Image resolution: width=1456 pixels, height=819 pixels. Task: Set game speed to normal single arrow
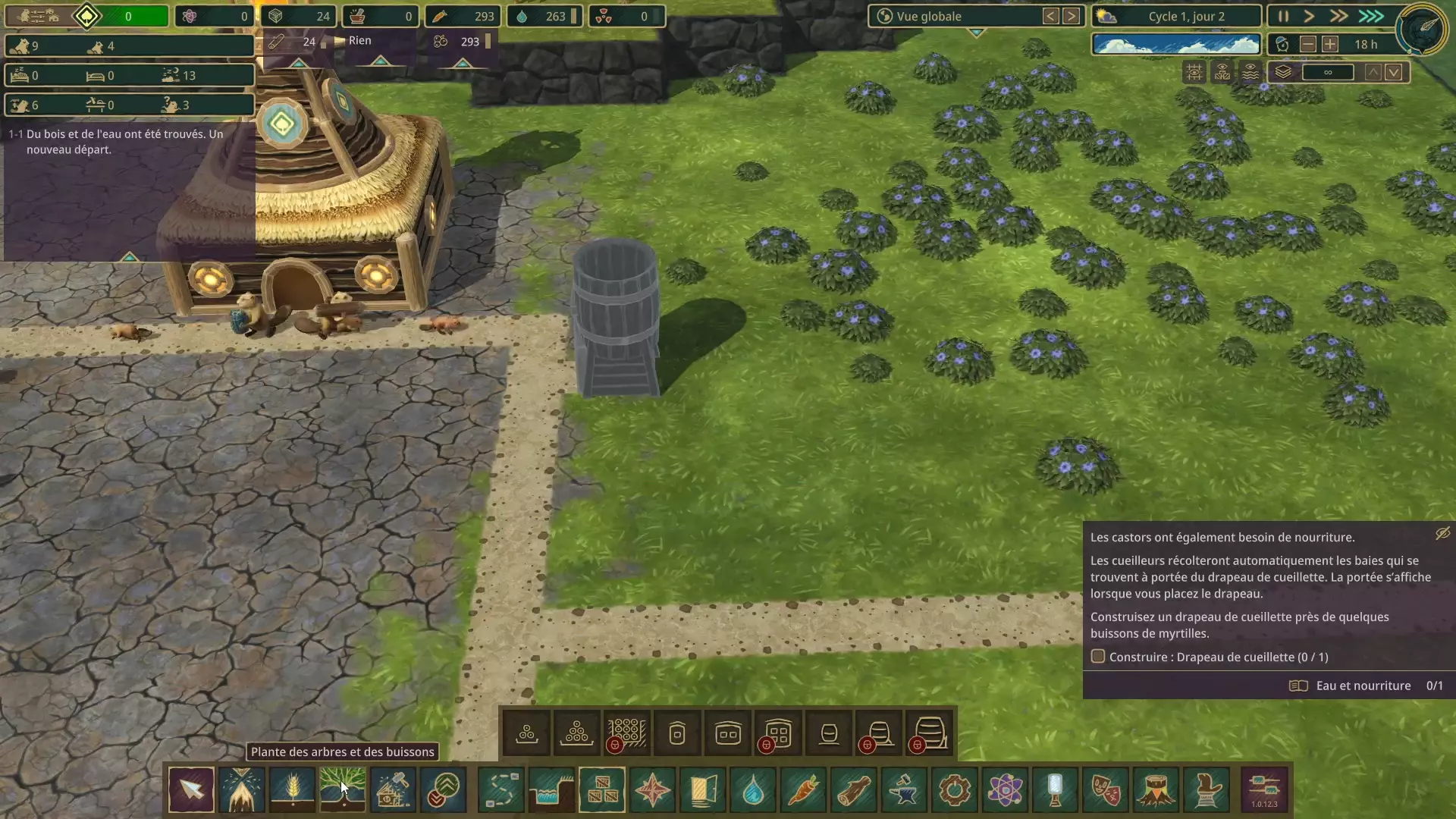1309,16
